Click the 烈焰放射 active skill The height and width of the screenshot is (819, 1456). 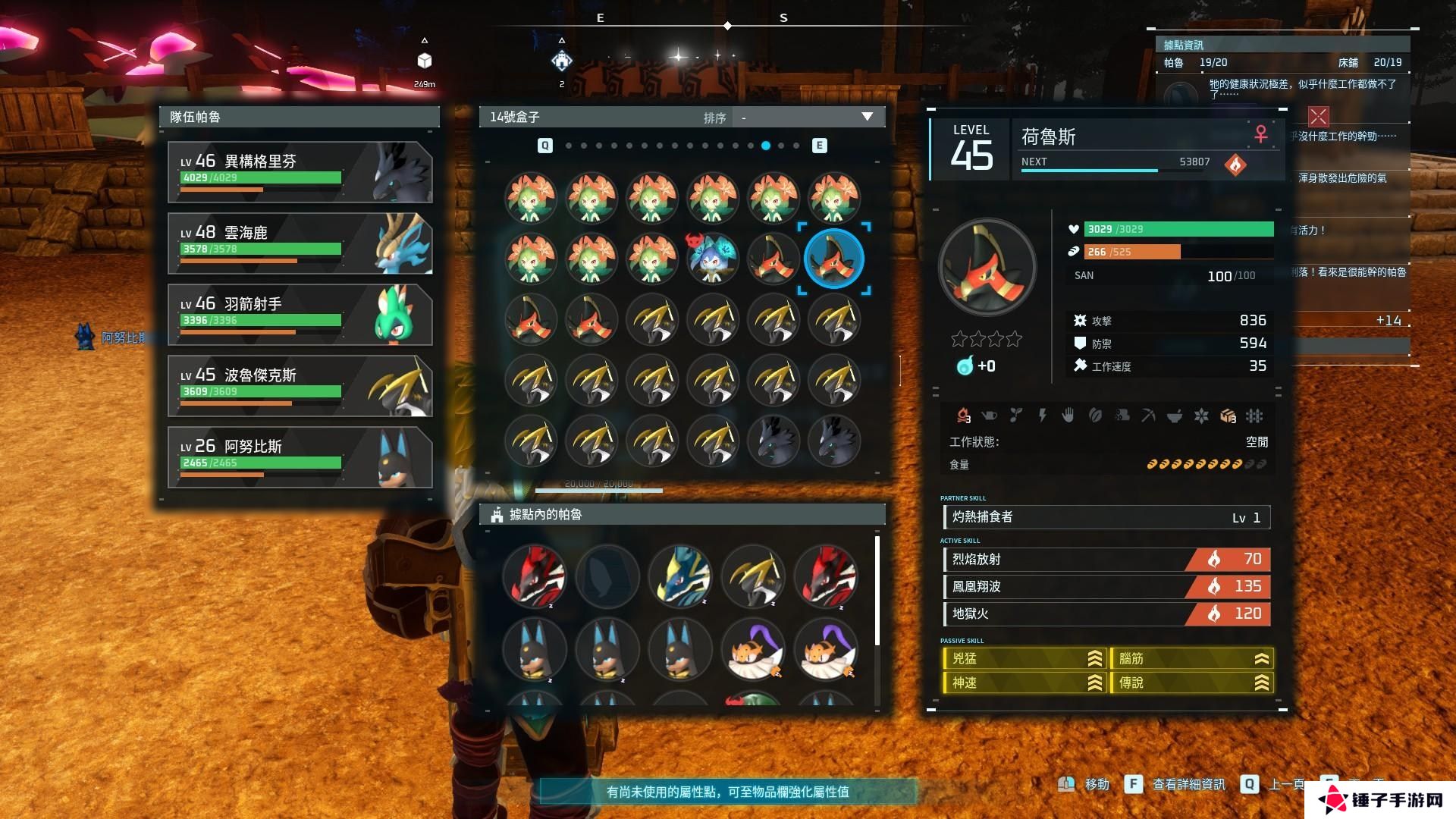(1106, 560)
